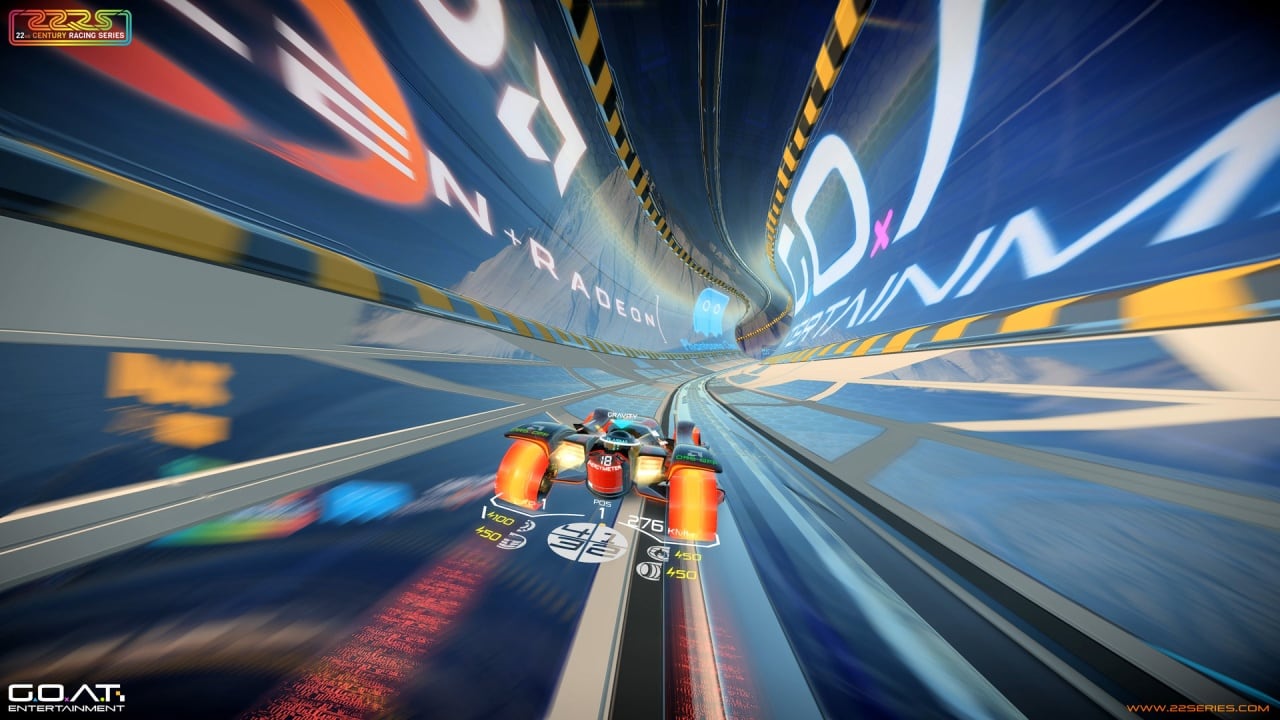Select the circular four-quadrant emblem under POS
Viewport: 1280px width, 720px height.
point(588,542)
